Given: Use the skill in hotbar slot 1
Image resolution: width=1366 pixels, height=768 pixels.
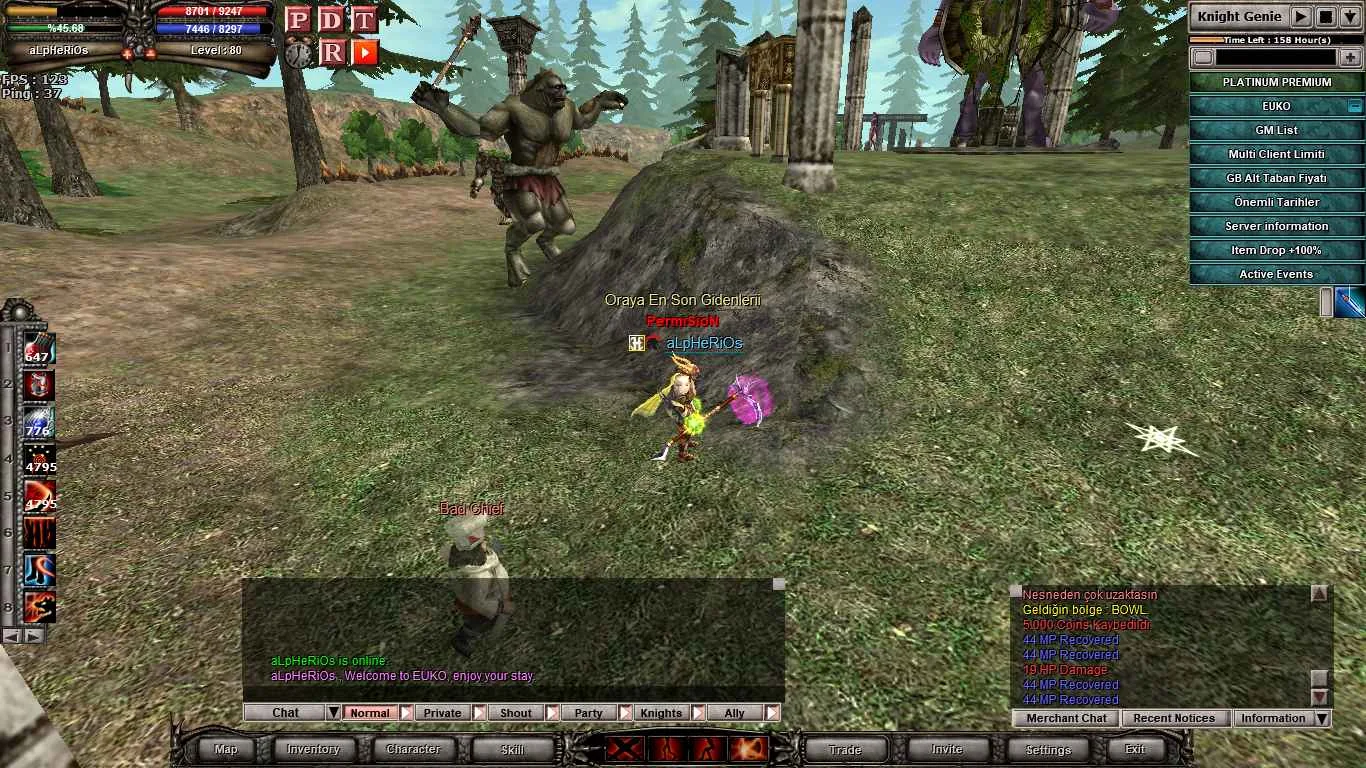Looking at the screenshot, I should tap(38, 349).
